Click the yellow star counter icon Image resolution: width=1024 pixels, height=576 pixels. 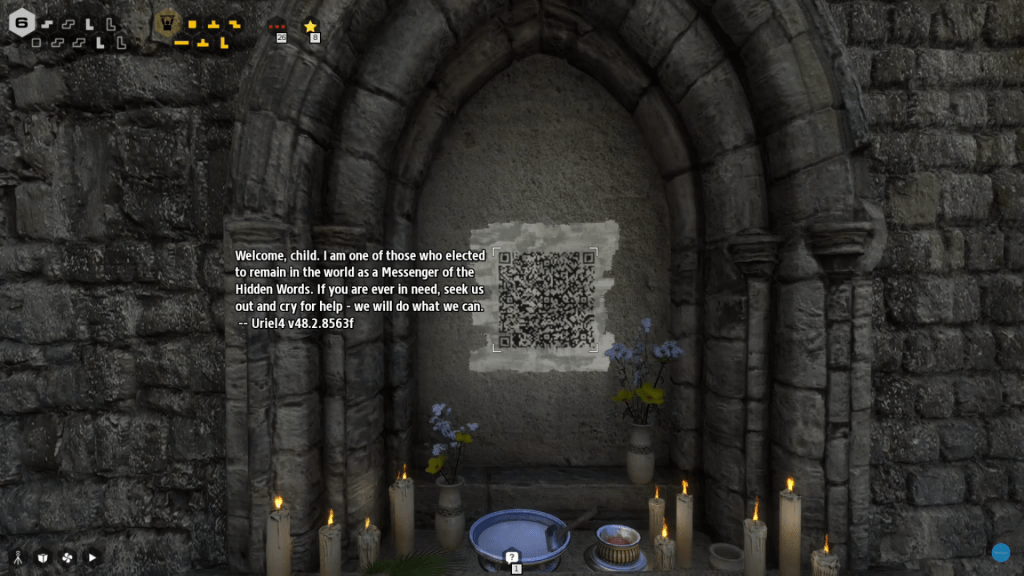pos(310,27)
